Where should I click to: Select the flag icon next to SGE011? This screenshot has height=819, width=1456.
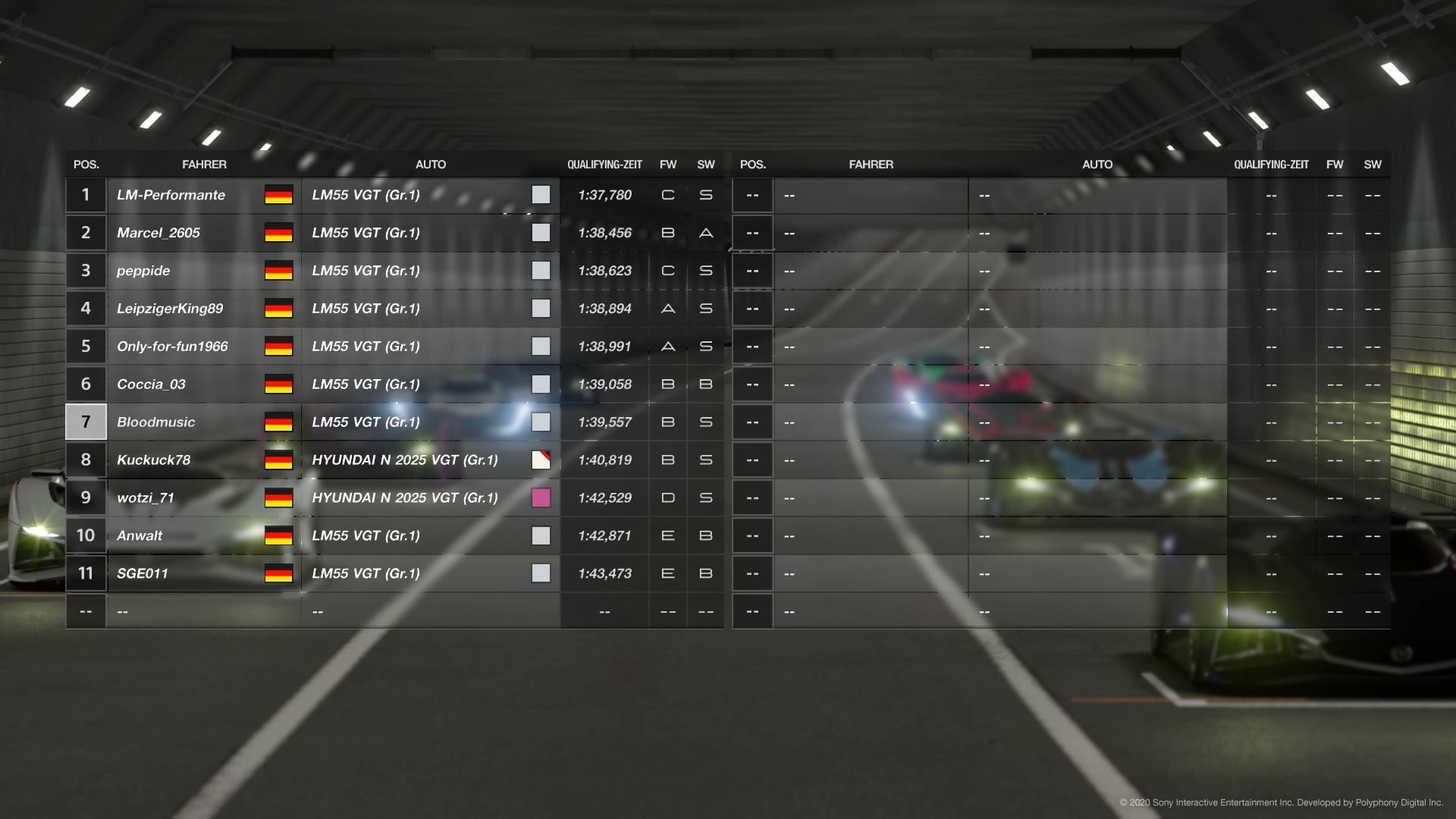(276, 573)
